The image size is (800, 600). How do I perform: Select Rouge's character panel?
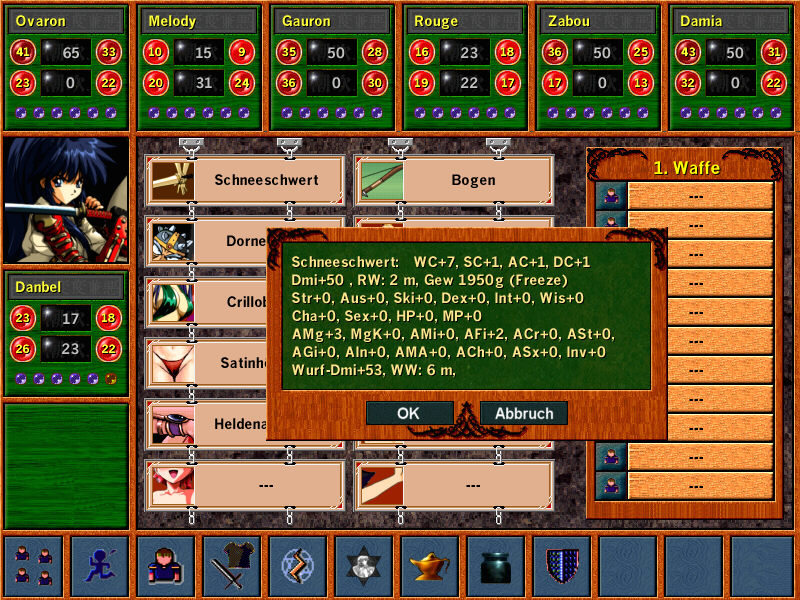click(466, 67)
